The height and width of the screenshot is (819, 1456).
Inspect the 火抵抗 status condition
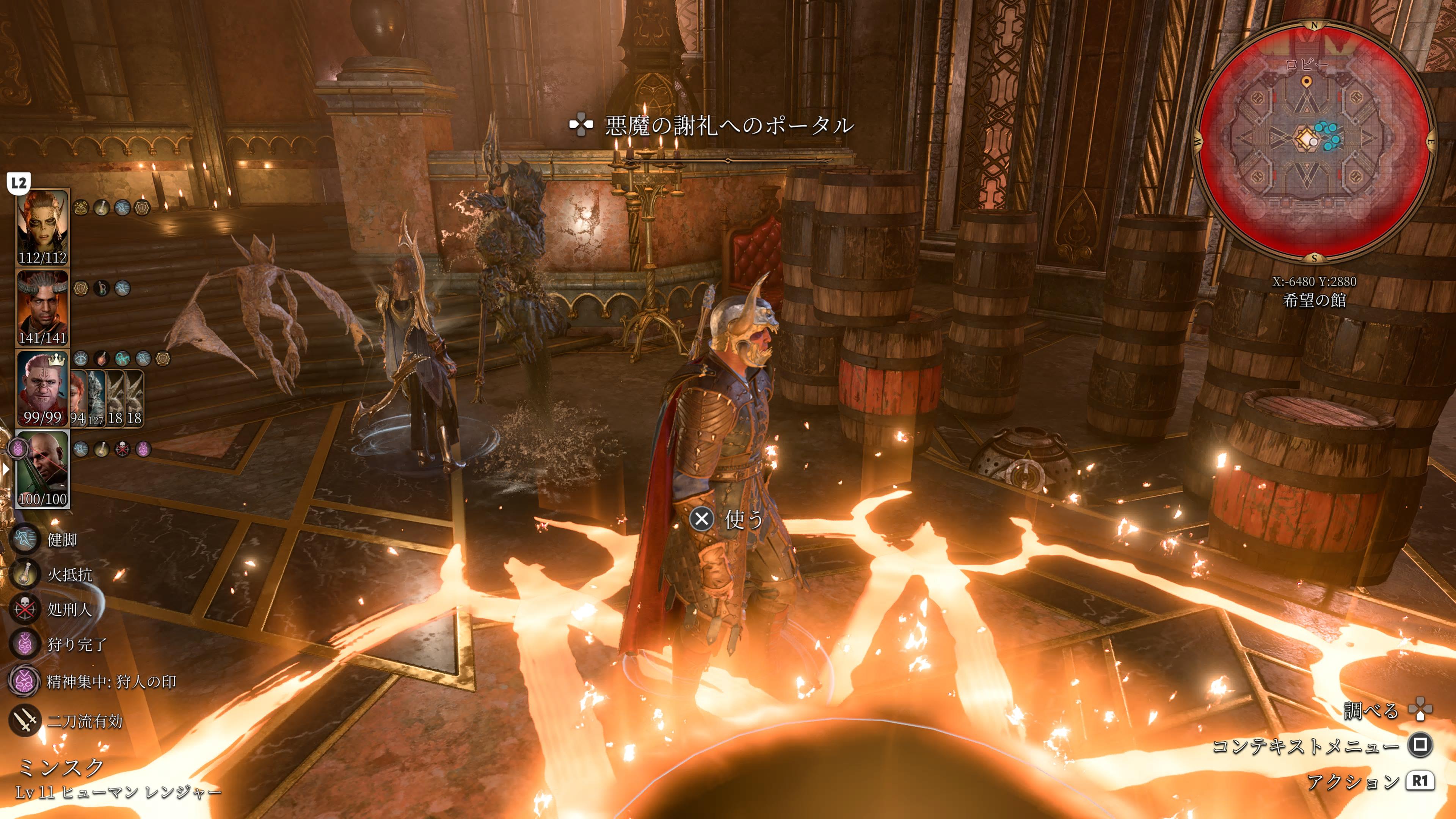click(25, 574)
